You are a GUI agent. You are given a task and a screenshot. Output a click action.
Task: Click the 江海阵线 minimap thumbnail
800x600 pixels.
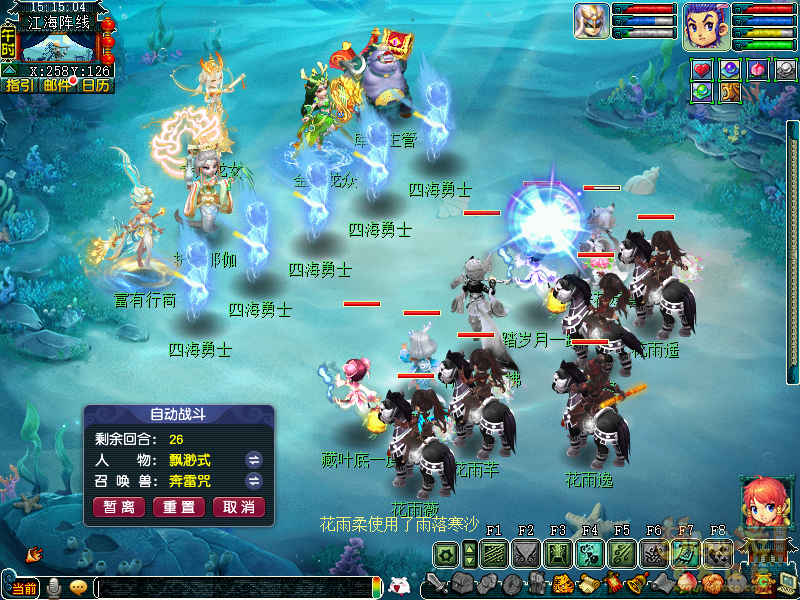coord(58,47)
